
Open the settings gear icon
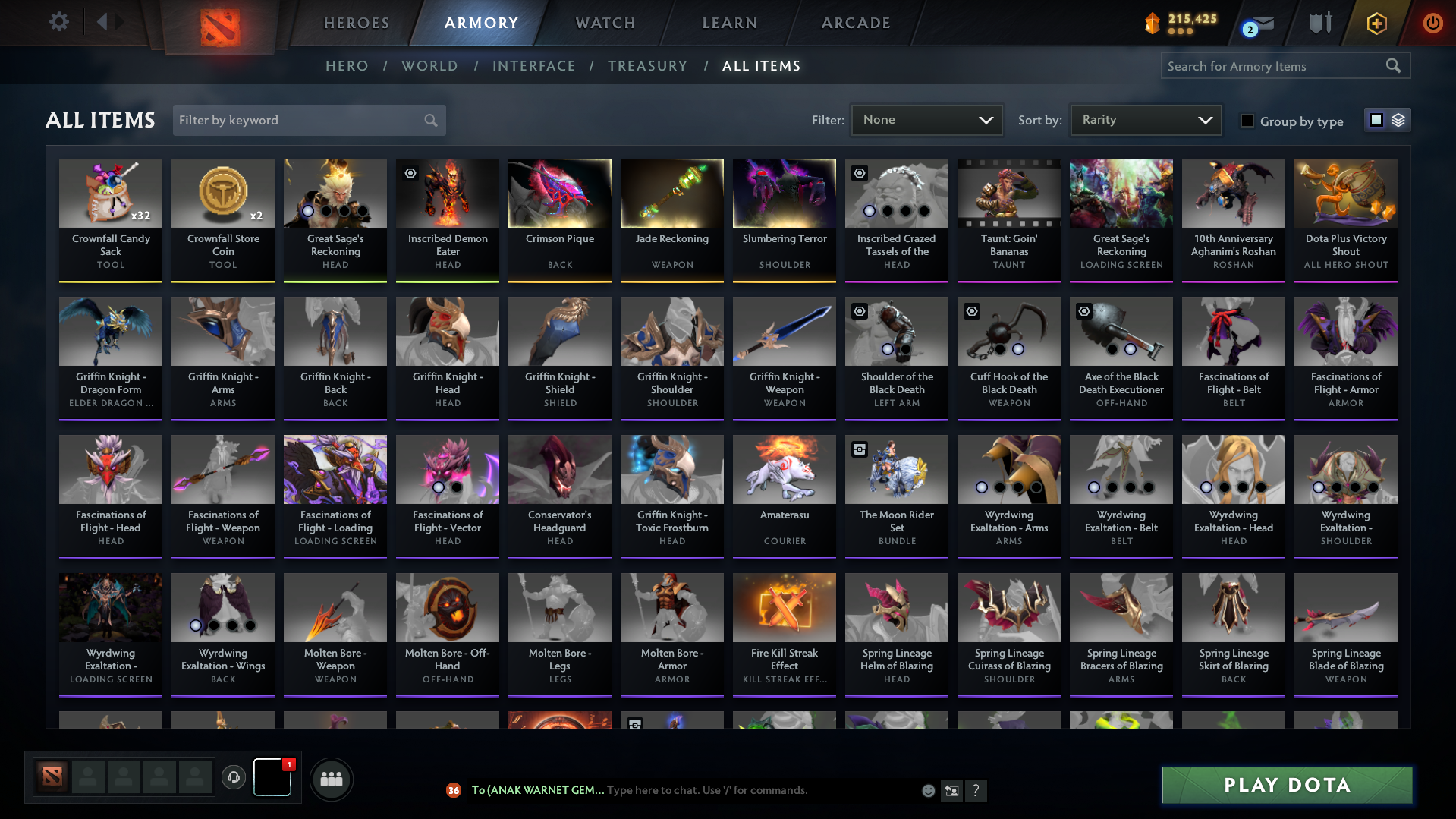[58, 22]
